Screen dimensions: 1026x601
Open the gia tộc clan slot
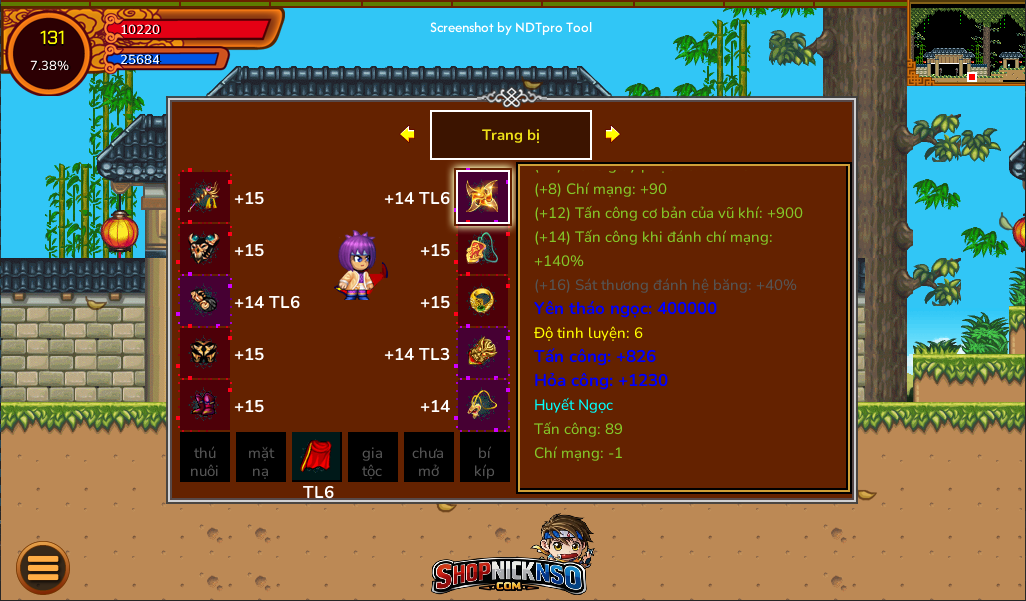pyautogui.click(x=372, y=458)
